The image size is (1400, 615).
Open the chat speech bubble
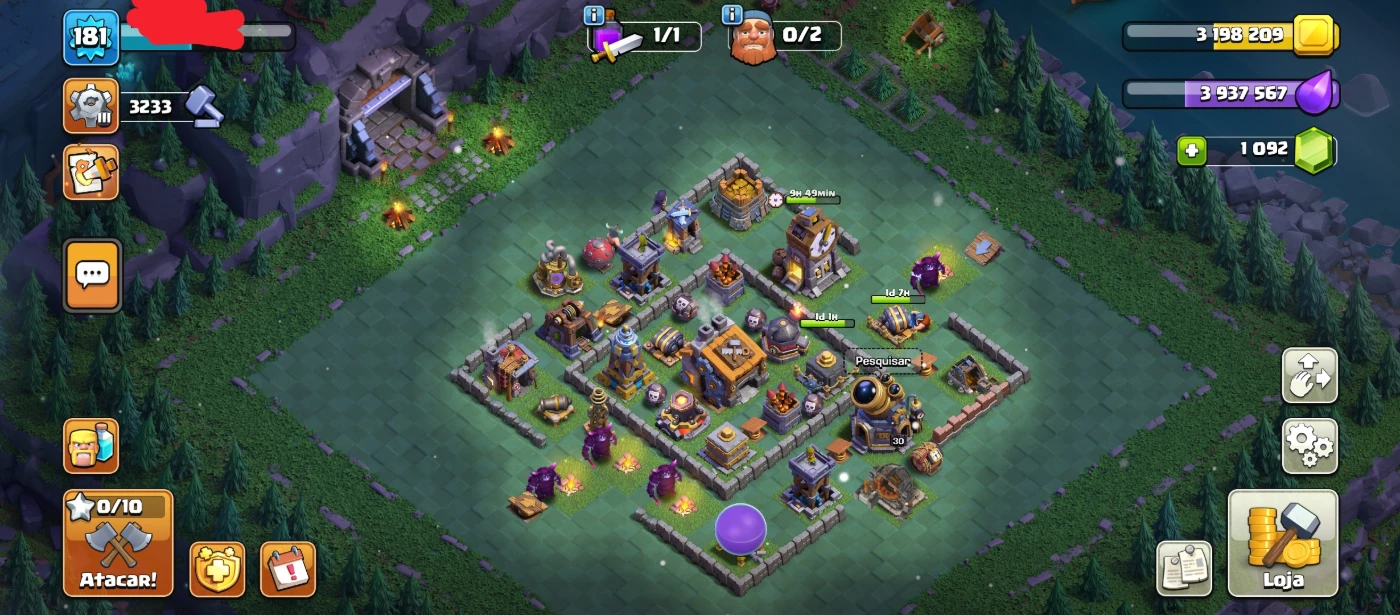(x=92, y=274)
